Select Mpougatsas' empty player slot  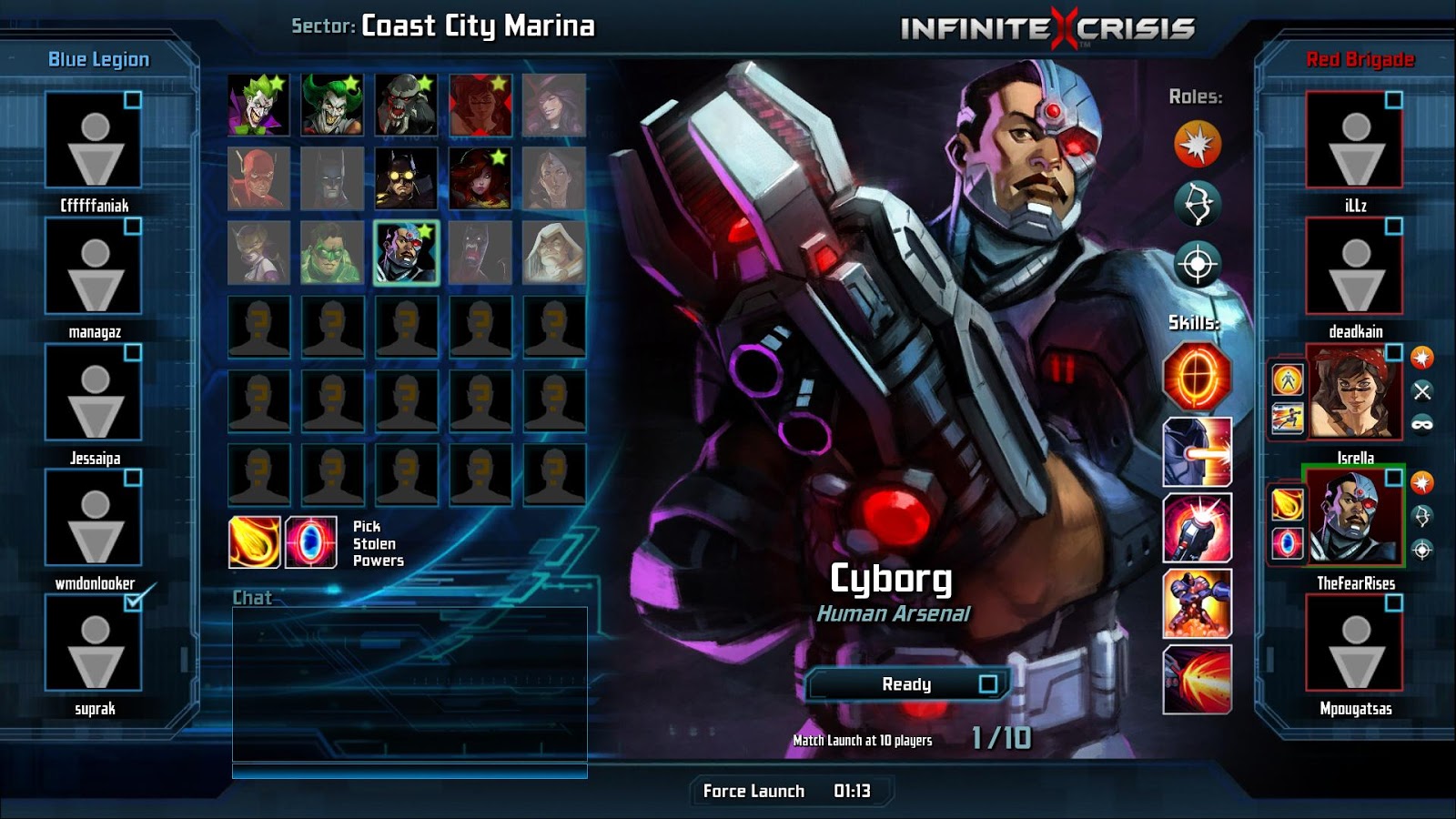(1355, 642)
